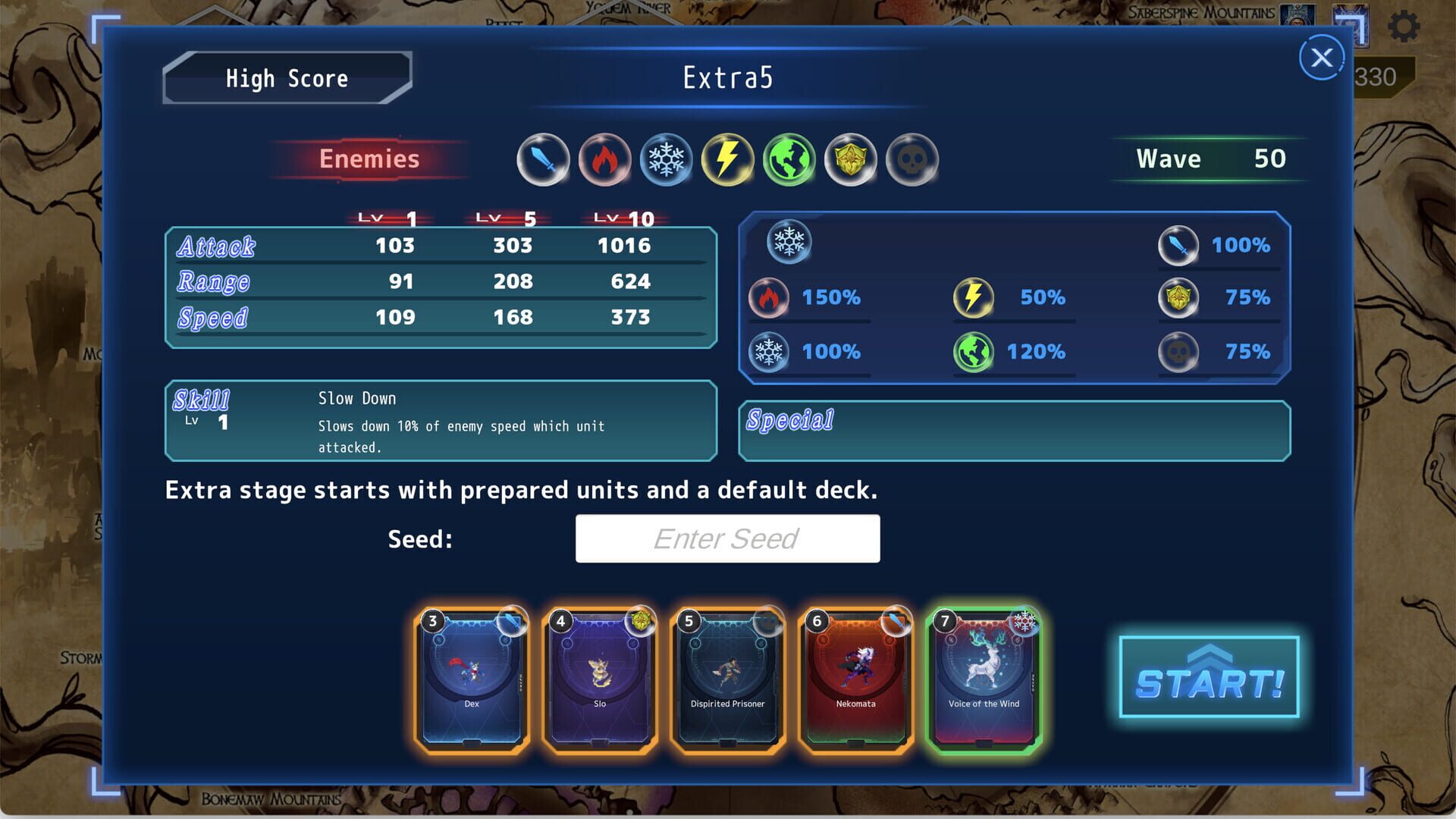The width and height of the screenshot is (1456, 819).
Task: Expand the Skill description box
Action: (x=440, y=422)
